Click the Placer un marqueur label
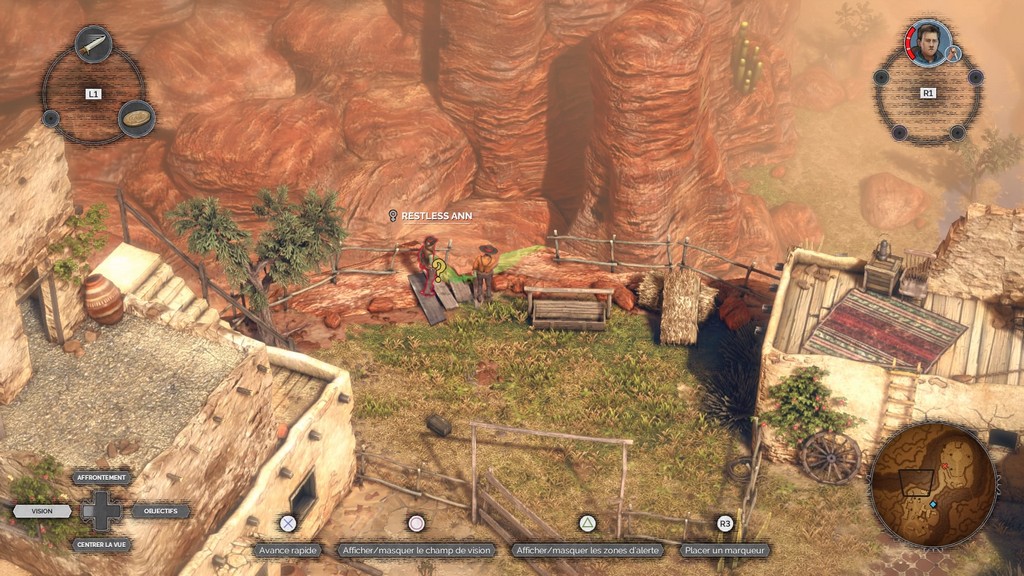Viewport: 1024px width, 576px height. [x=726, y=550]
